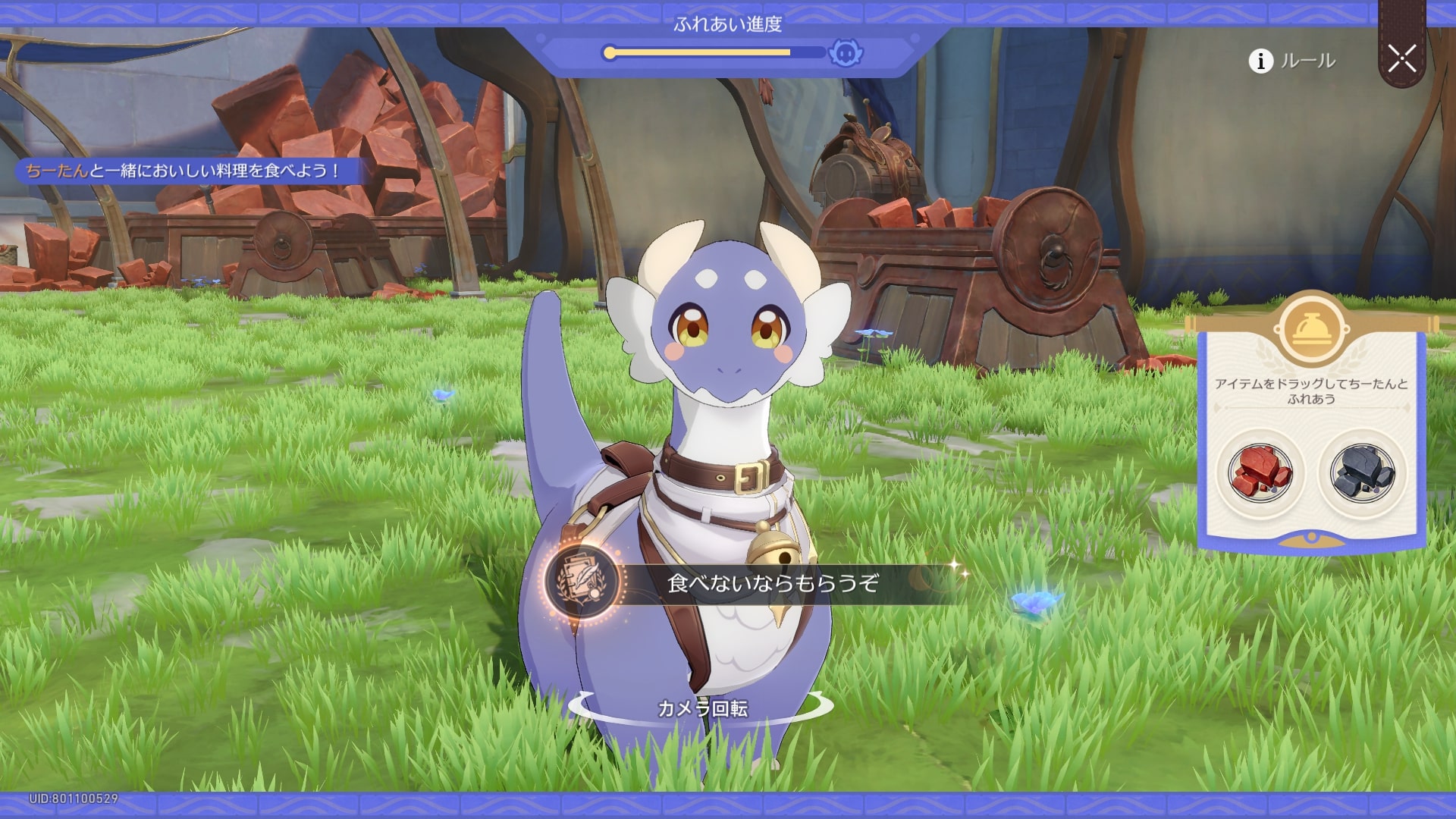Click the カメラ回転 camera rotation control
The image size is (1456, 819).
tap(701, 708)
